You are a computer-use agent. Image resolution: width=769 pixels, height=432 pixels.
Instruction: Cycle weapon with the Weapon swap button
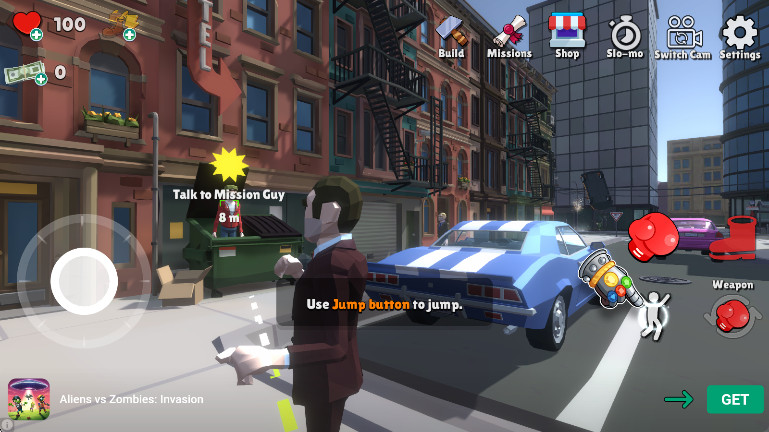[x=733, y=314]
